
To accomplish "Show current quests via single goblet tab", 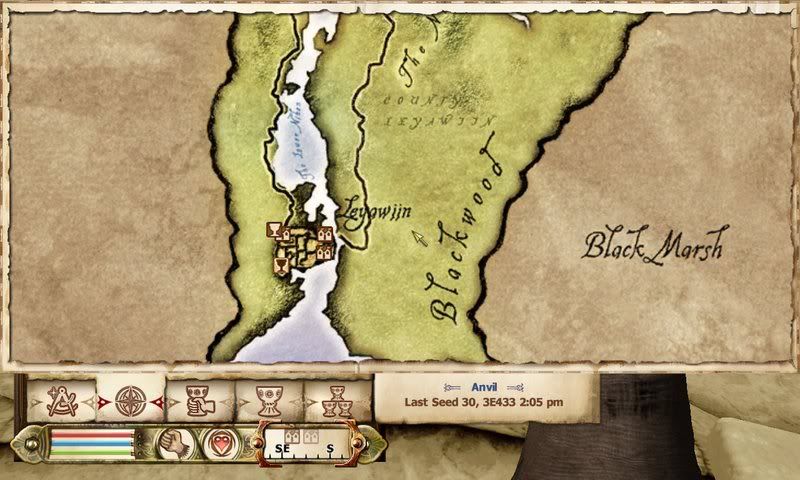I will tap(267, 400).
